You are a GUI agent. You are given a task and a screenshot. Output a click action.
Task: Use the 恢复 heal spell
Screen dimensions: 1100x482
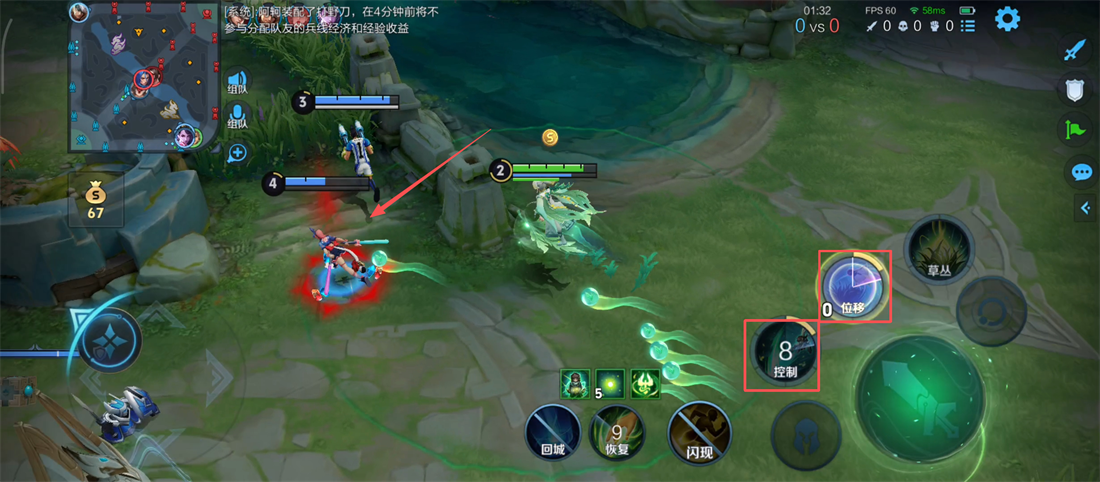pyautogui.click(x=617, y=434)
